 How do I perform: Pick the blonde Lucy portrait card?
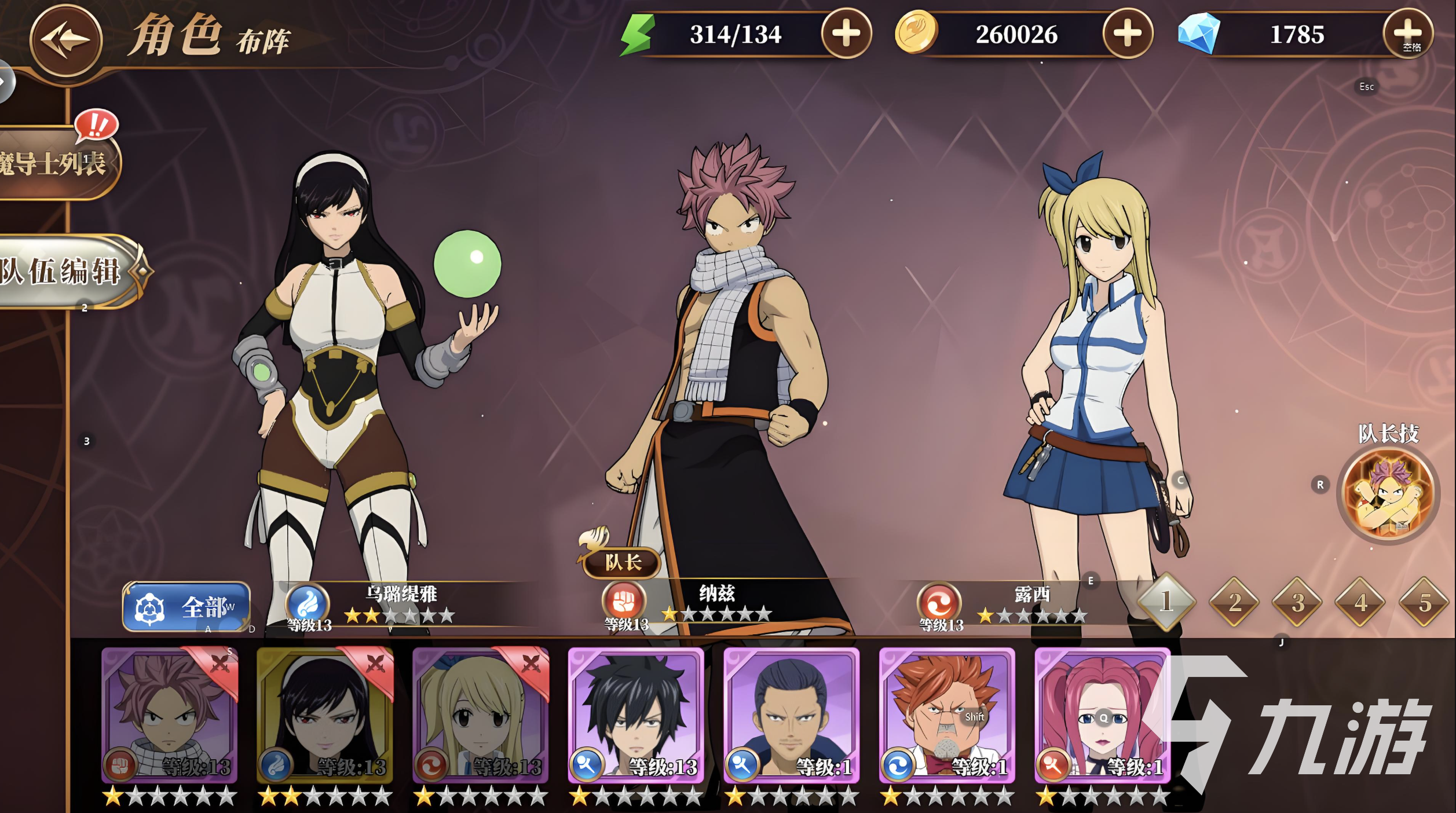point(480,716)
